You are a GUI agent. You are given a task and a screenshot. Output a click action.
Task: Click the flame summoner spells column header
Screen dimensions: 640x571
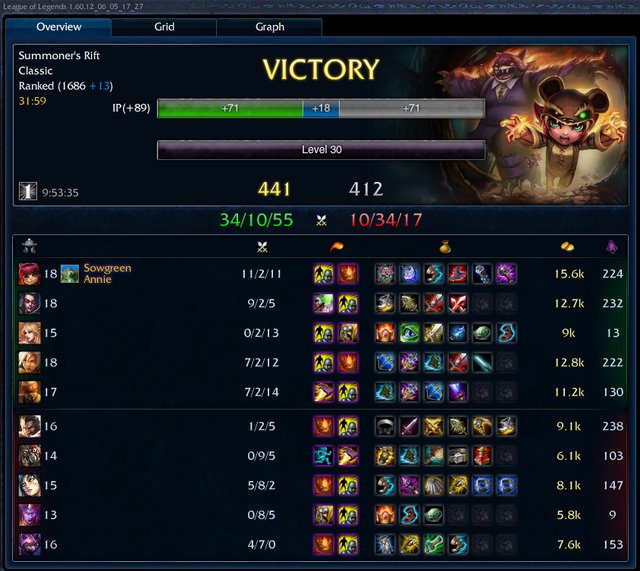[334, 246]
